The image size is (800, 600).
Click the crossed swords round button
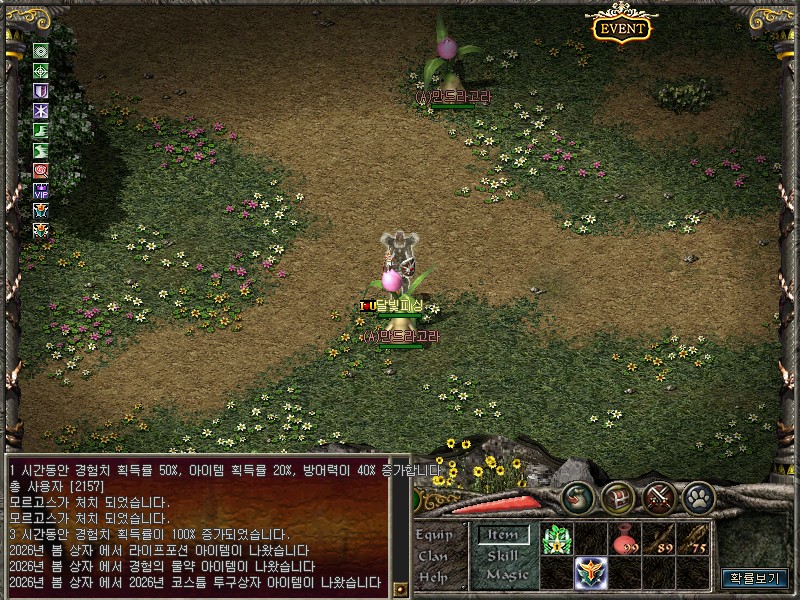659,497
